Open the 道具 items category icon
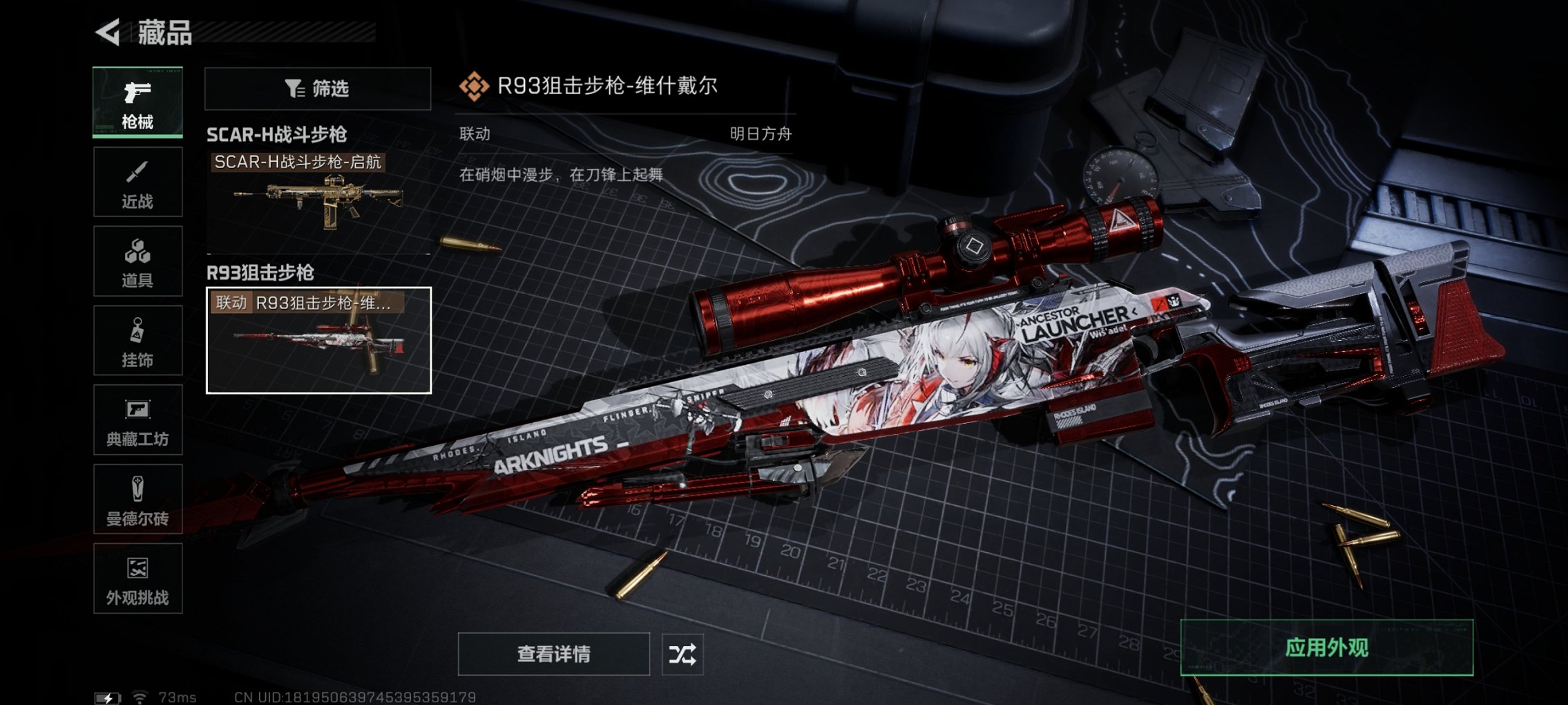Screen dimensions: 1568x705 pyautogui.click(x=137, y=261)
